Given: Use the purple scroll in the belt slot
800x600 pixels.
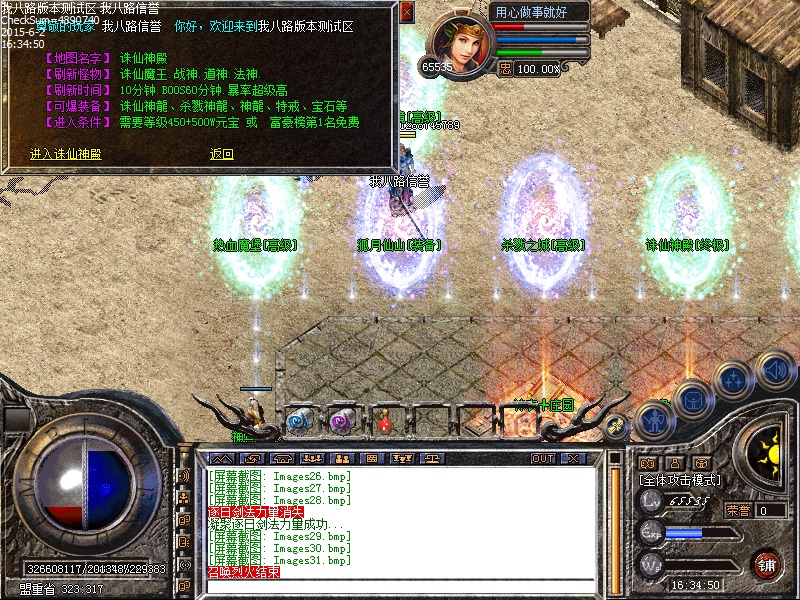Looking at the screenshot, I should [x=342, y=421].
